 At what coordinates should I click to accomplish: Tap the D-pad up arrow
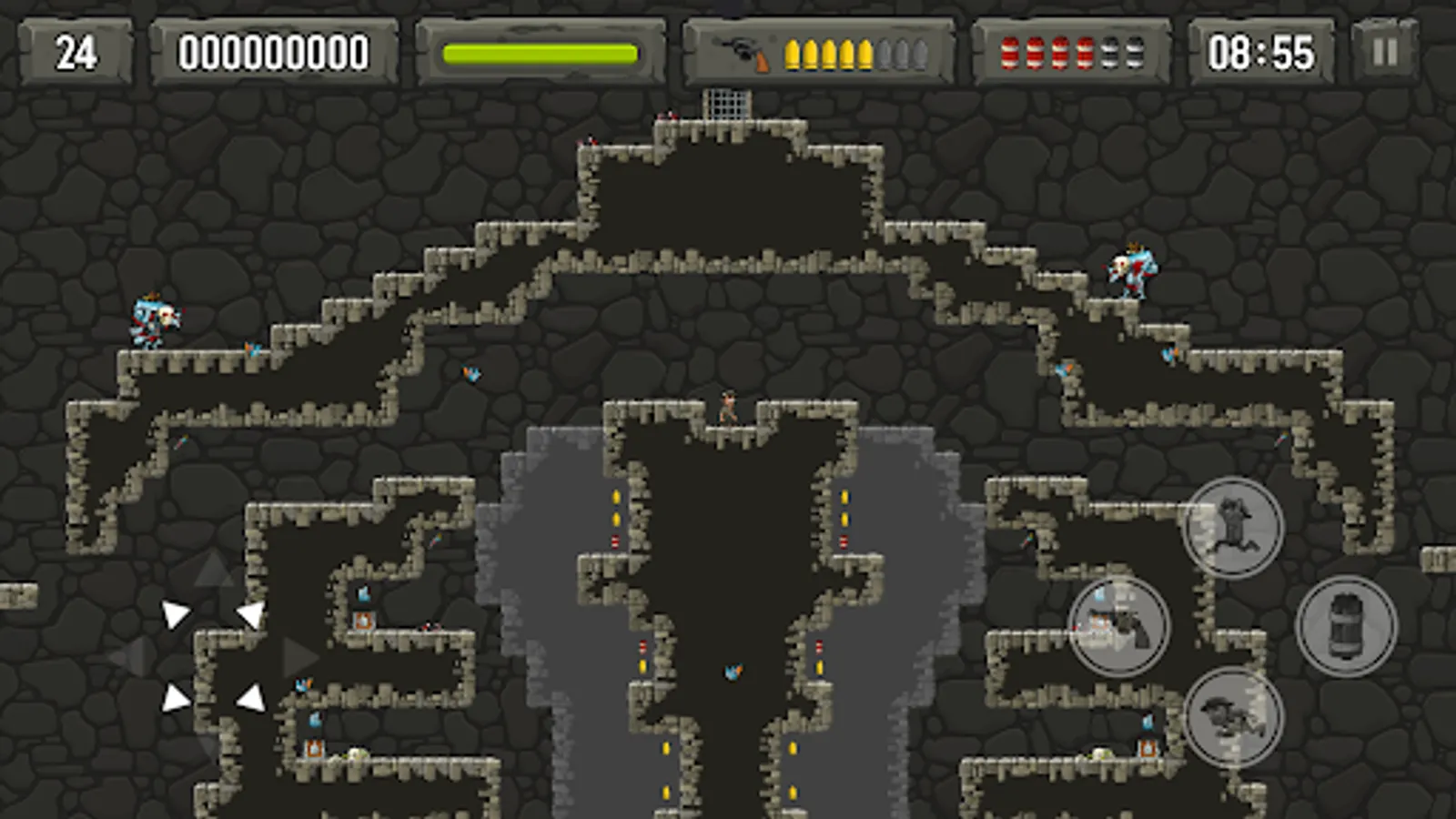214,571
